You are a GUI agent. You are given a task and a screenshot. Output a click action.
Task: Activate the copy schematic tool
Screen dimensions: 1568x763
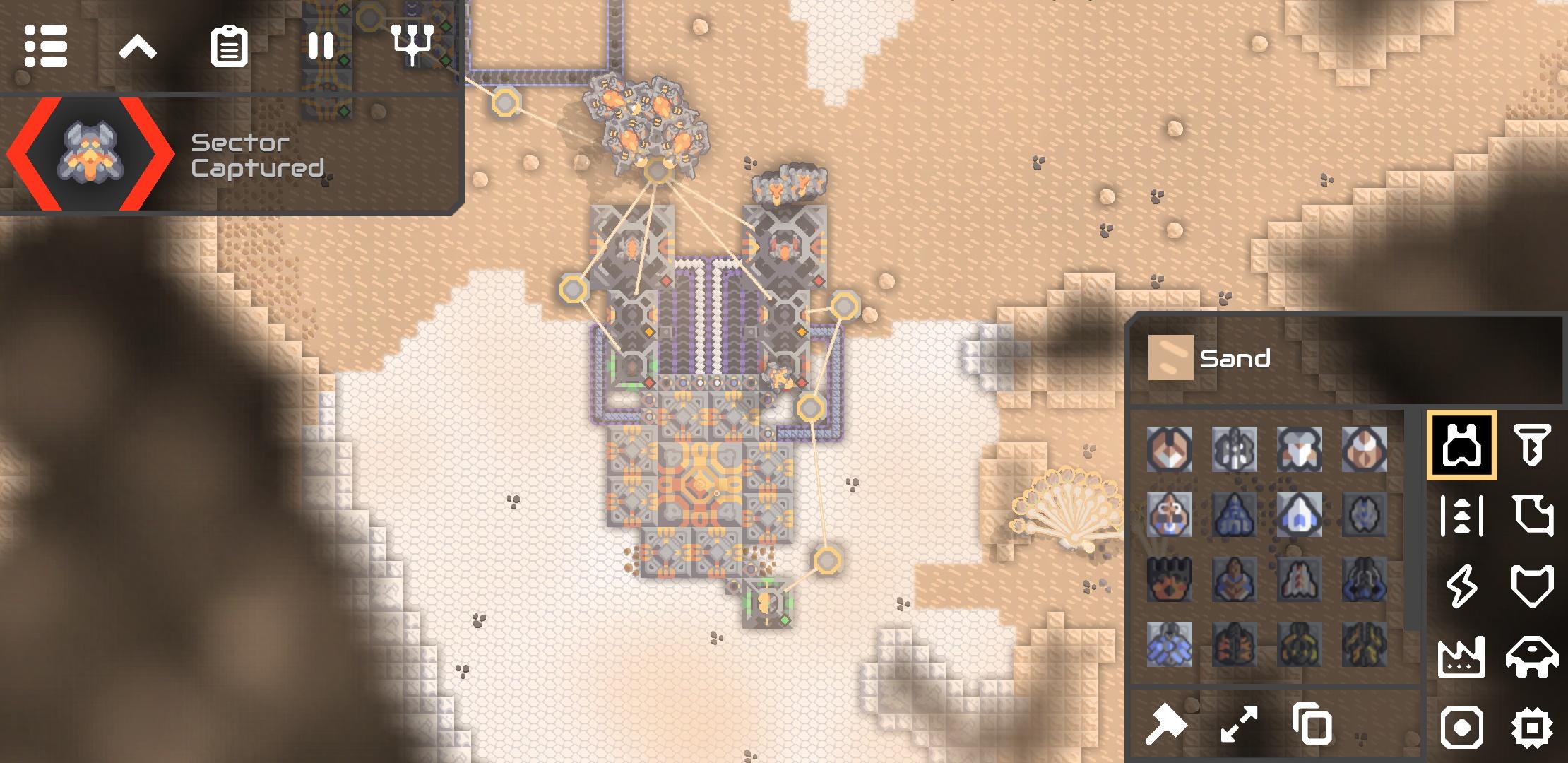click(1312, 725)
